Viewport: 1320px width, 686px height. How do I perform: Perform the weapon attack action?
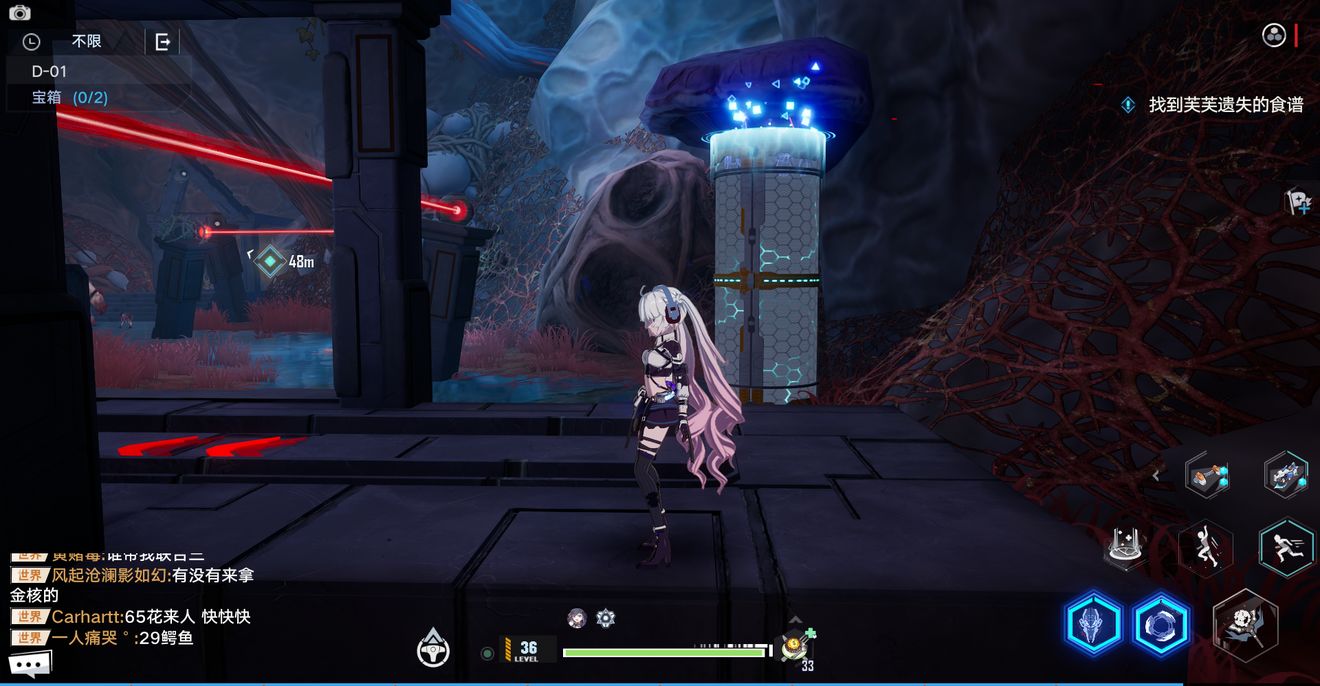[x=1246, y=625]
